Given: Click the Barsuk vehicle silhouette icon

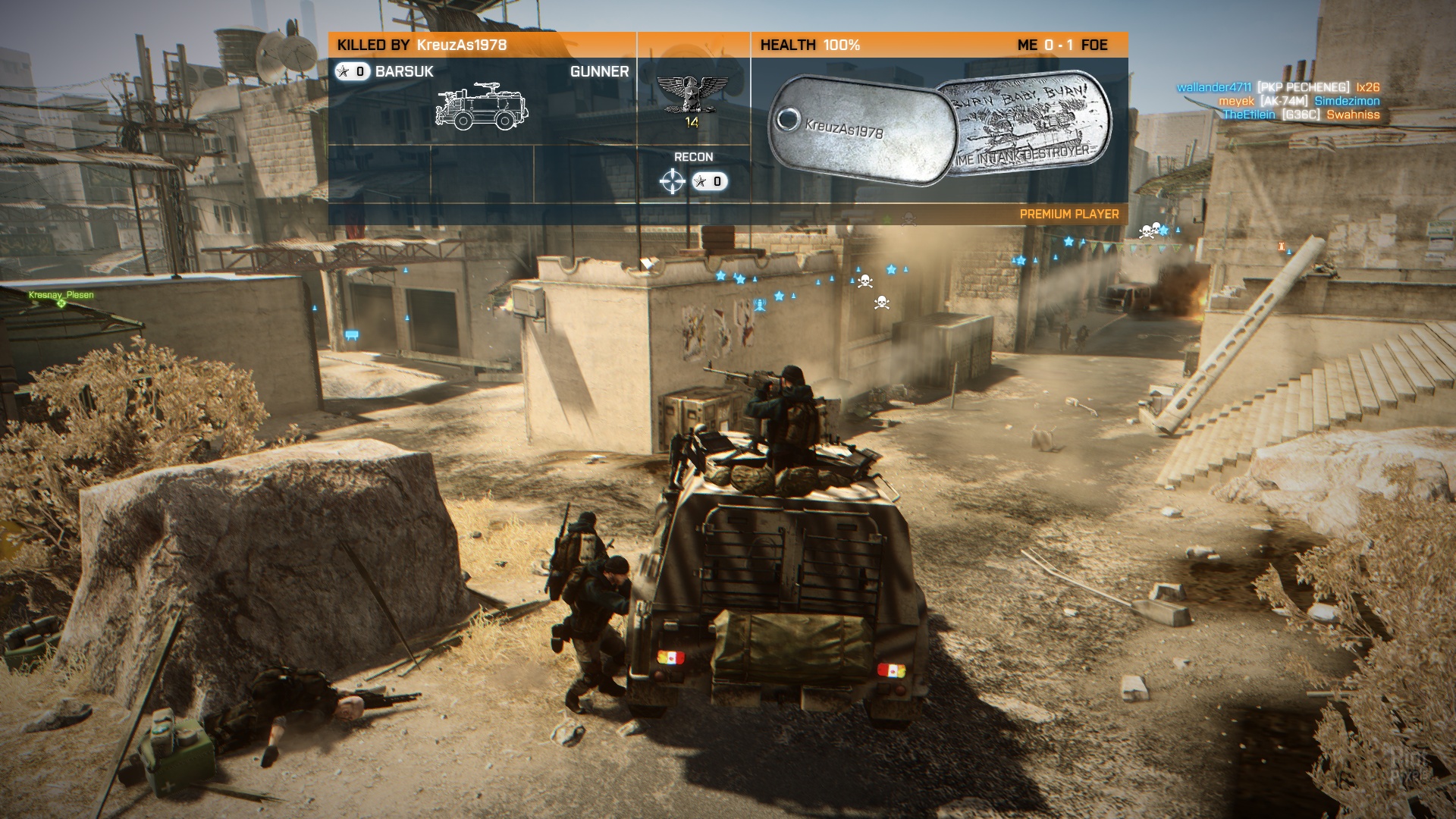Looking at the screenshot, I should tap(482, 105).
